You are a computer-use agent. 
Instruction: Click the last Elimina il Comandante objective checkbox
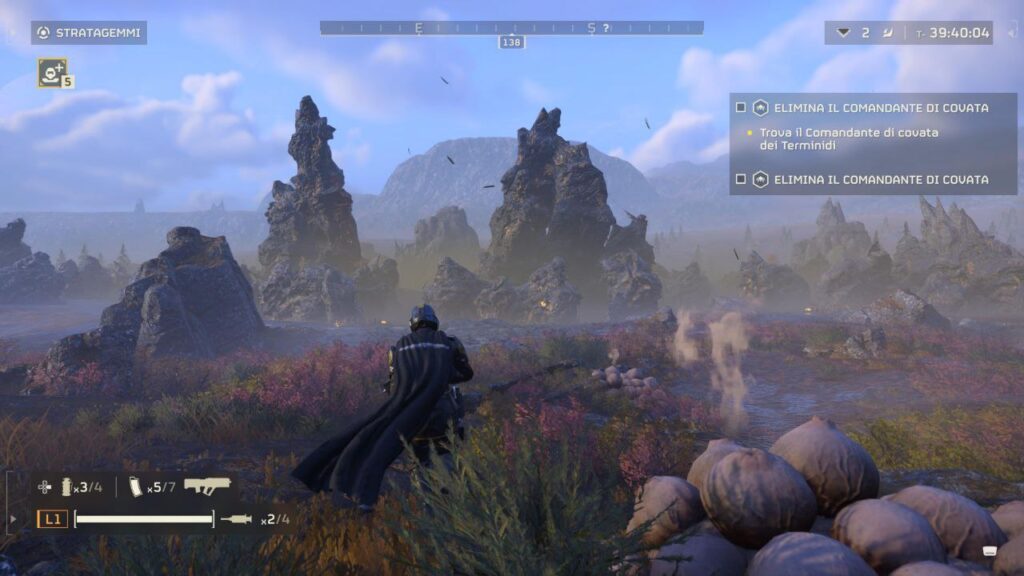click(x=741, y=179)
